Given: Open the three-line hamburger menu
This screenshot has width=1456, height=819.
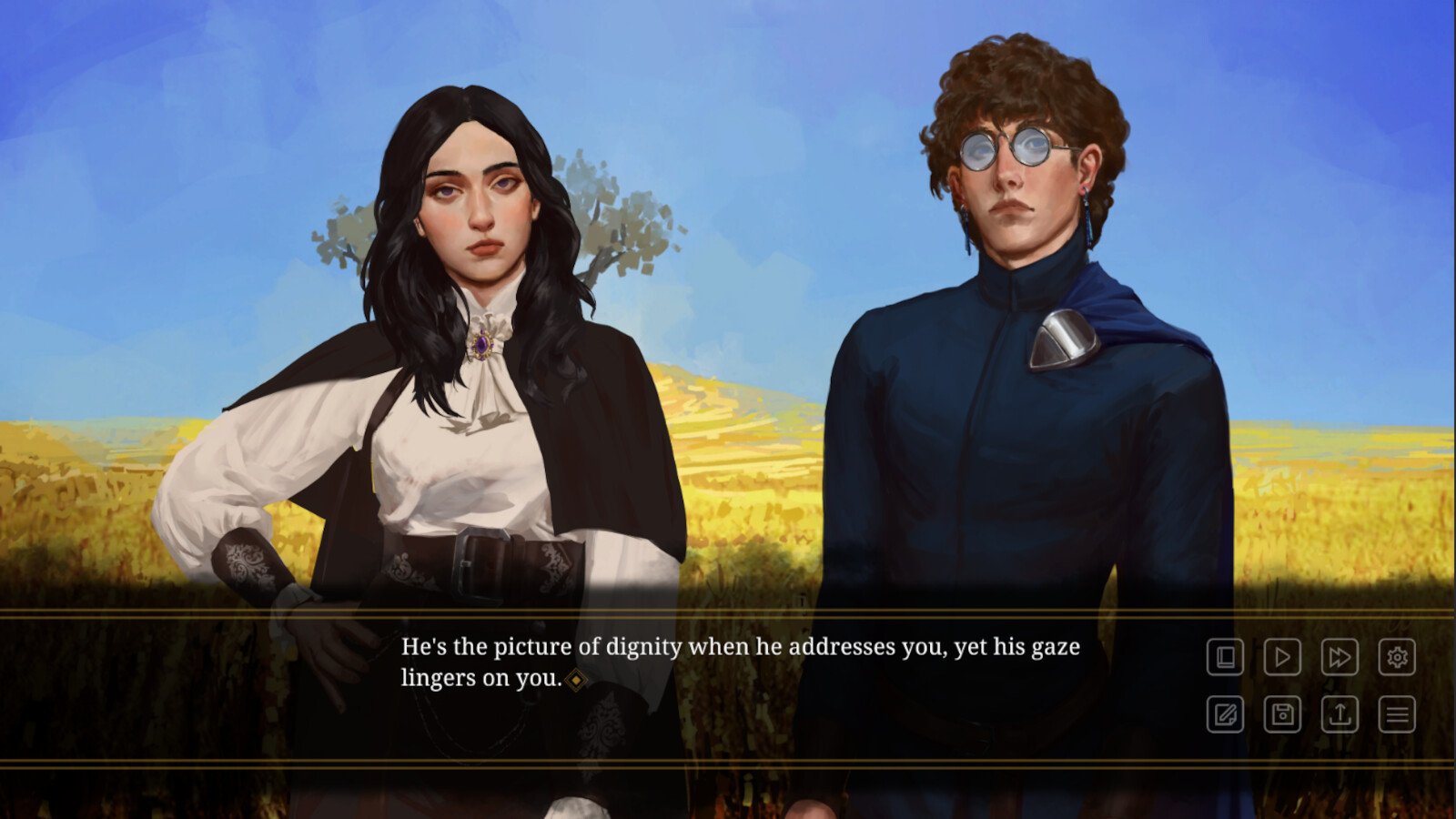Looking at the screenshot, I should [1397, 714].
